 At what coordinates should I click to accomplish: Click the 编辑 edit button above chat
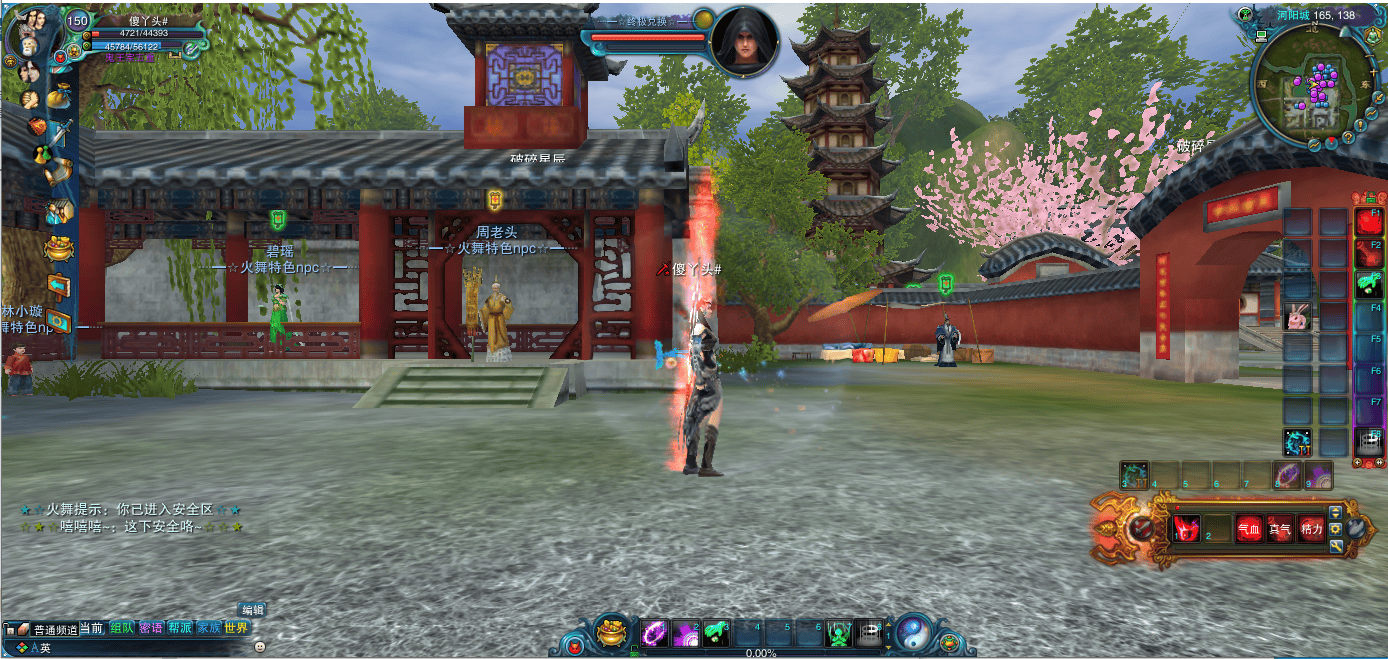[x=252, y=609]
